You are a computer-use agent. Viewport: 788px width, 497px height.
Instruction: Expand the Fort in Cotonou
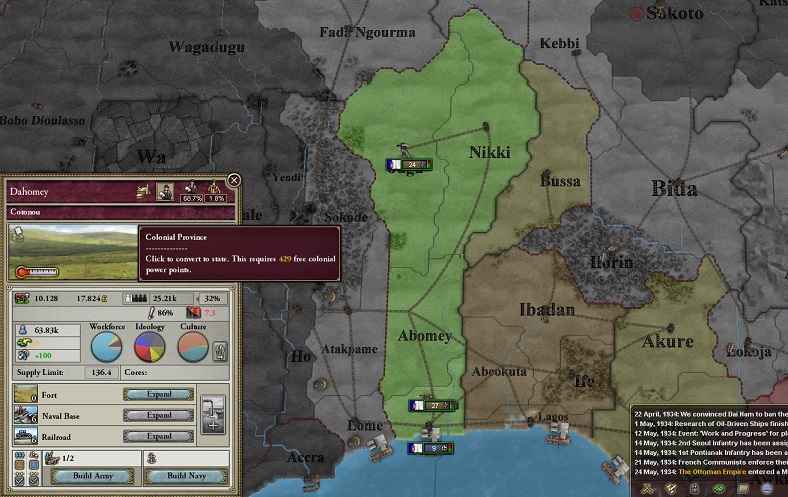158,394
